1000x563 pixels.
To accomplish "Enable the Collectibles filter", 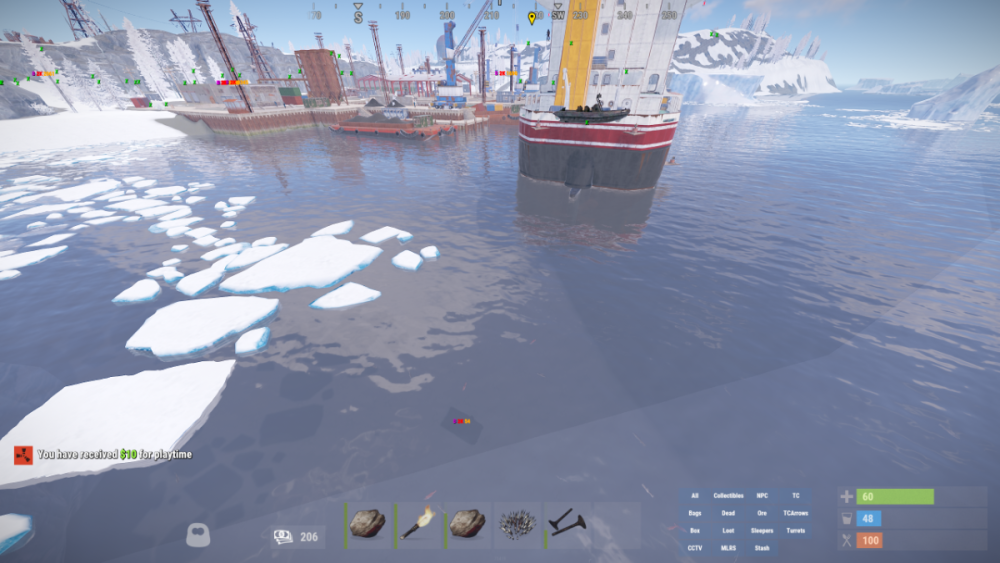I will (x=729, y=496).
